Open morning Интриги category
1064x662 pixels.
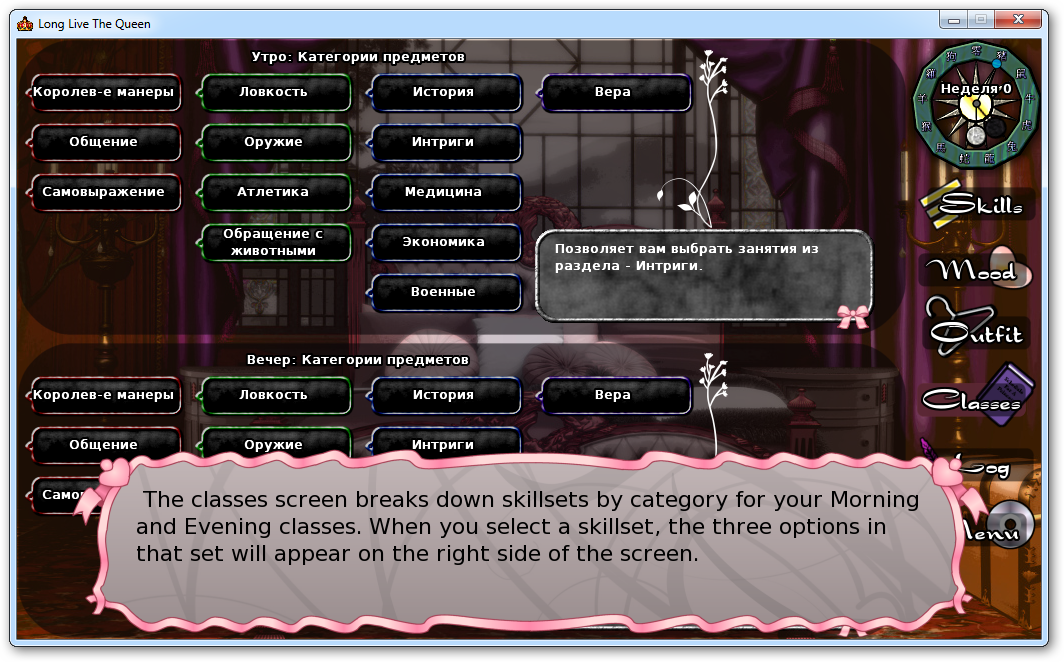(444, 142)
